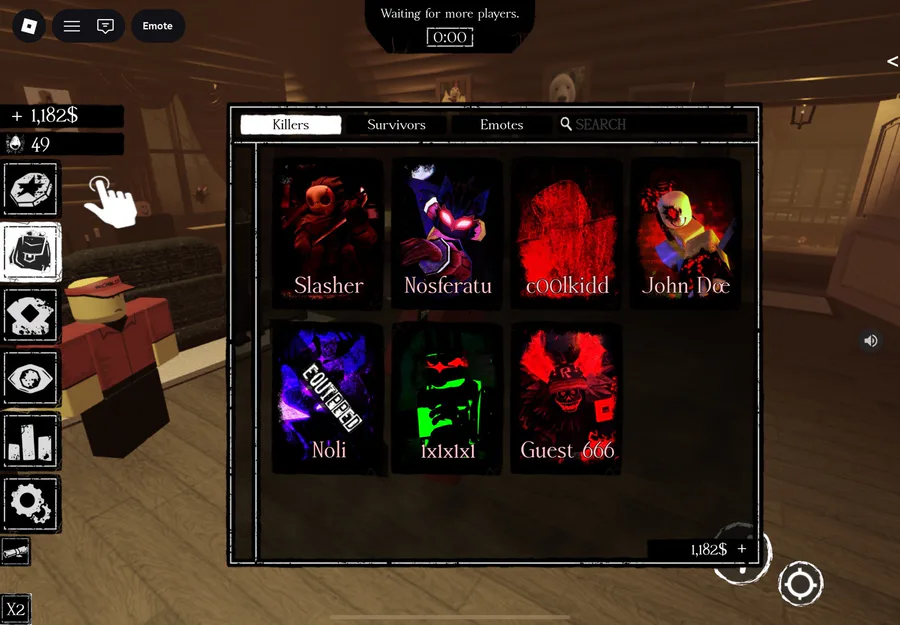Viewport: 900px width, 625px height.
Task: Open the backpack inventory sidebar icon
Action: [32, 252]
